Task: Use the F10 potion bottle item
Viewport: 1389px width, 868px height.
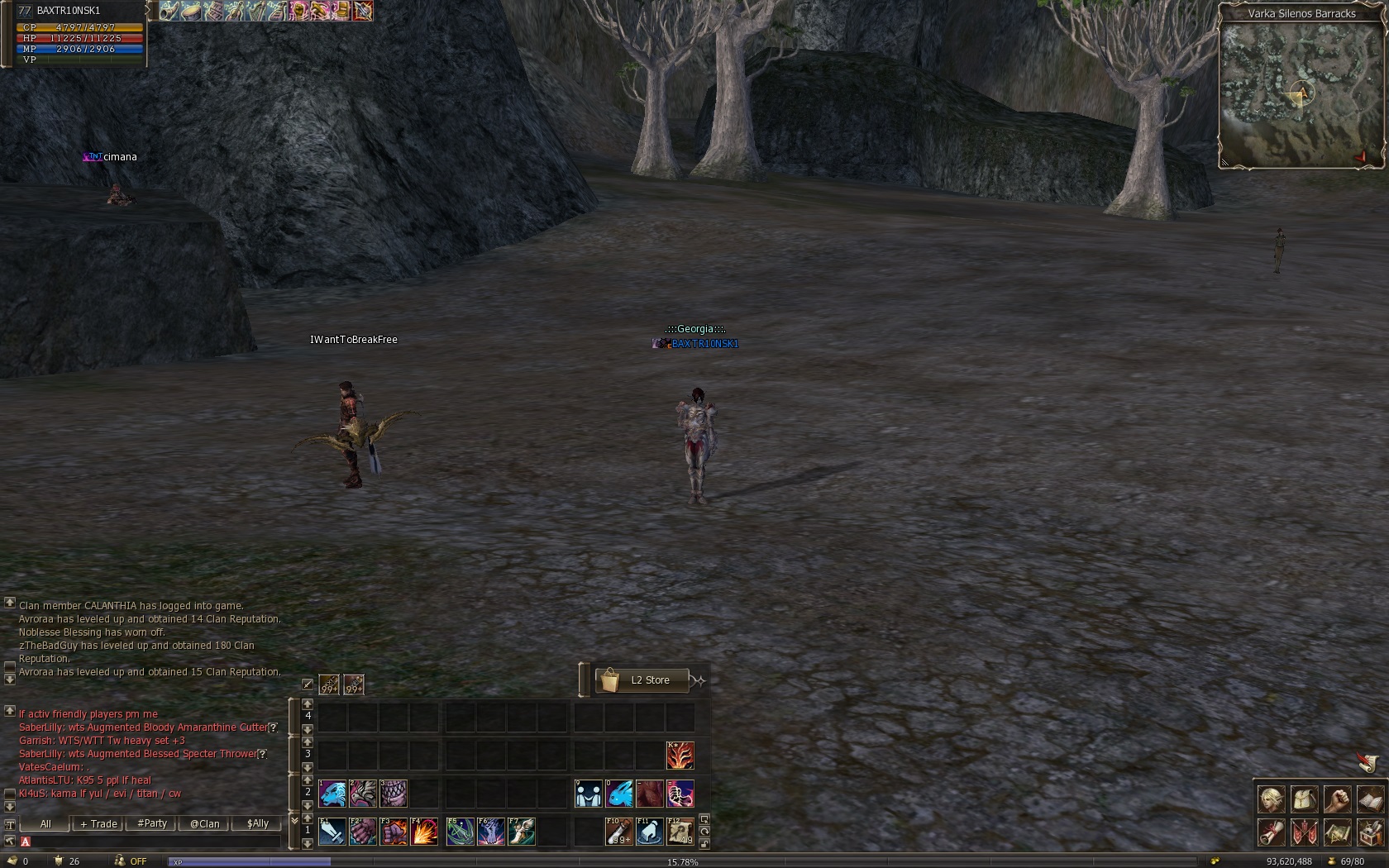Action: click(x=618, y=832)
